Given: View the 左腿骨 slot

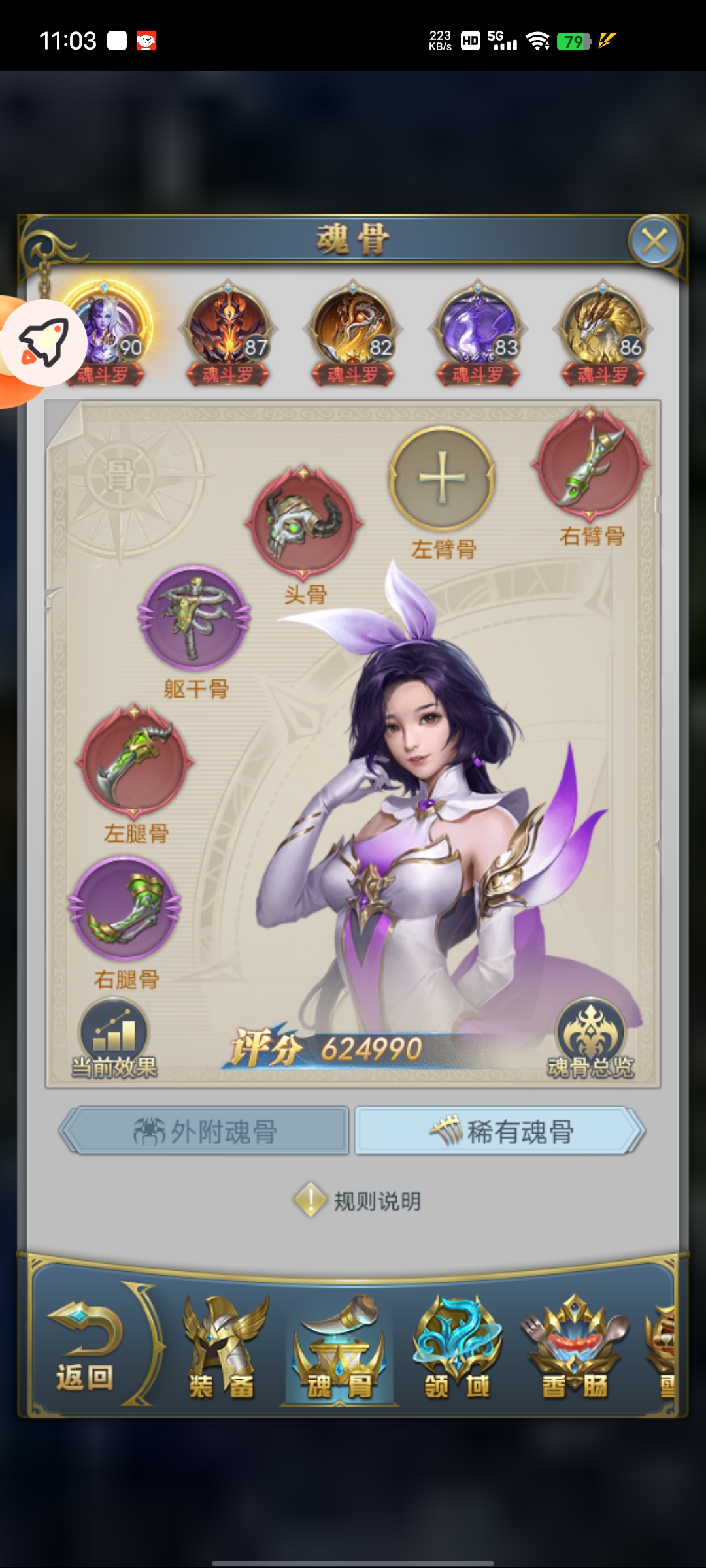Looking at the screenshot, I should pyautogui.click(x=135, y=762).
